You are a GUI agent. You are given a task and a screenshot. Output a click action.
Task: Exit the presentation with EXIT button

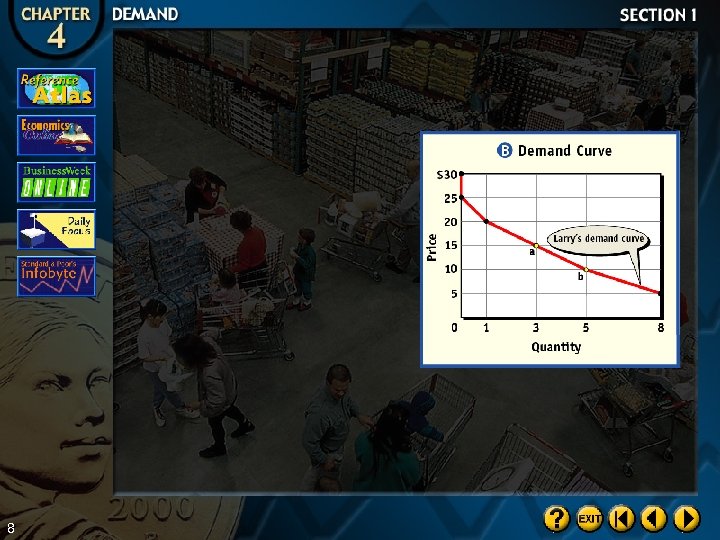pyautogui.click(x=589, y=518)
